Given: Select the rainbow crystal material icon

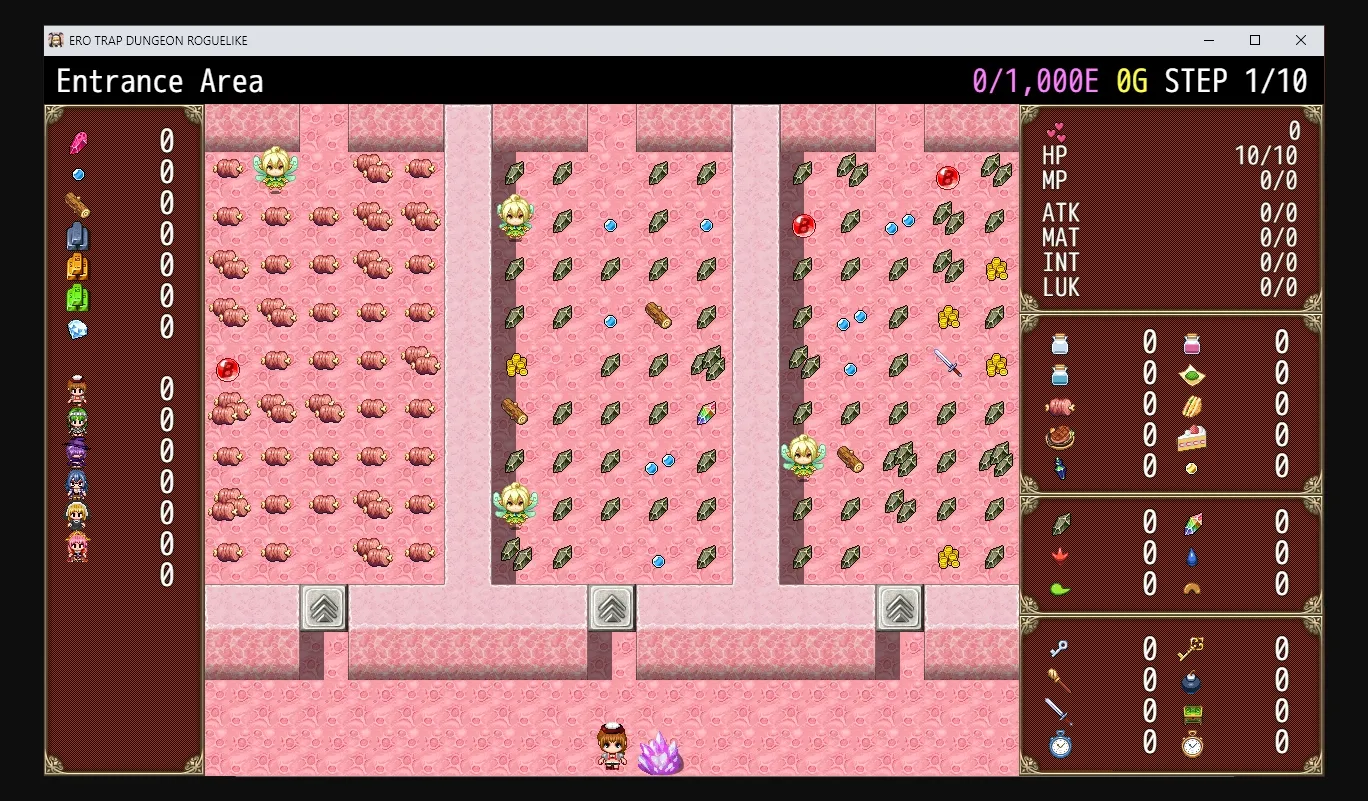Looking at the screenshot, I should (x=1193, y=522).
